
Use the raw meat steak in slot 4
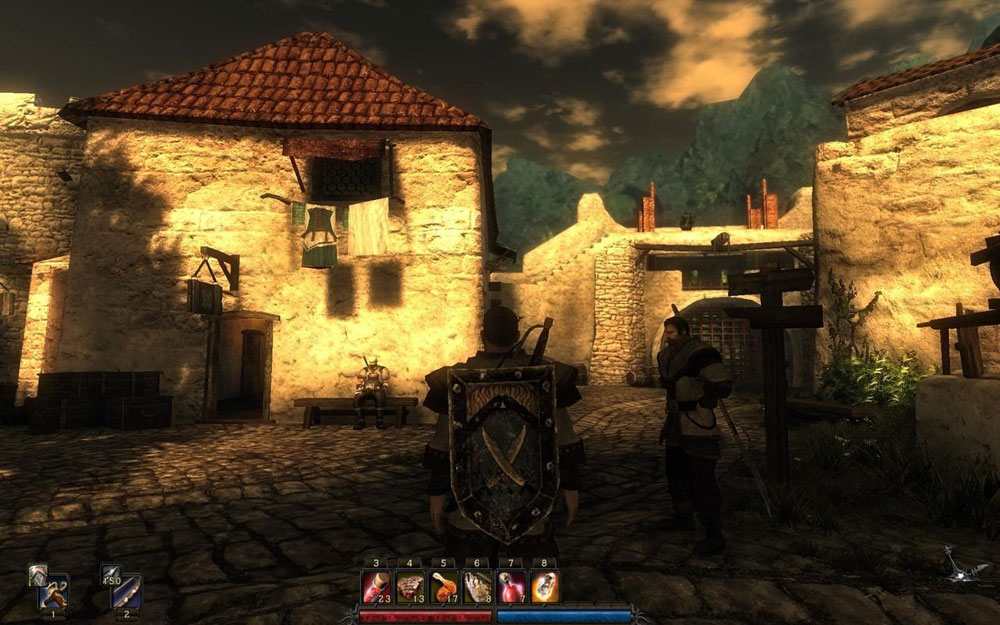point(410,587)
